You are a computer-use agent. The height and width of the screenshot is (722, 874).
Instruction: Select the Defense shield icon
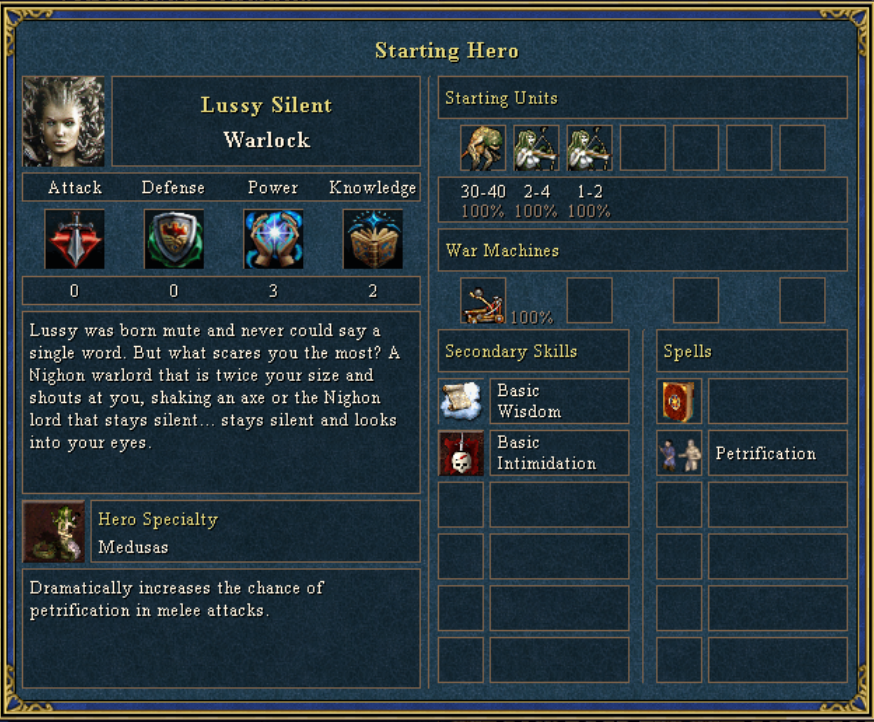pyautogui.click(x=173, y=239)
